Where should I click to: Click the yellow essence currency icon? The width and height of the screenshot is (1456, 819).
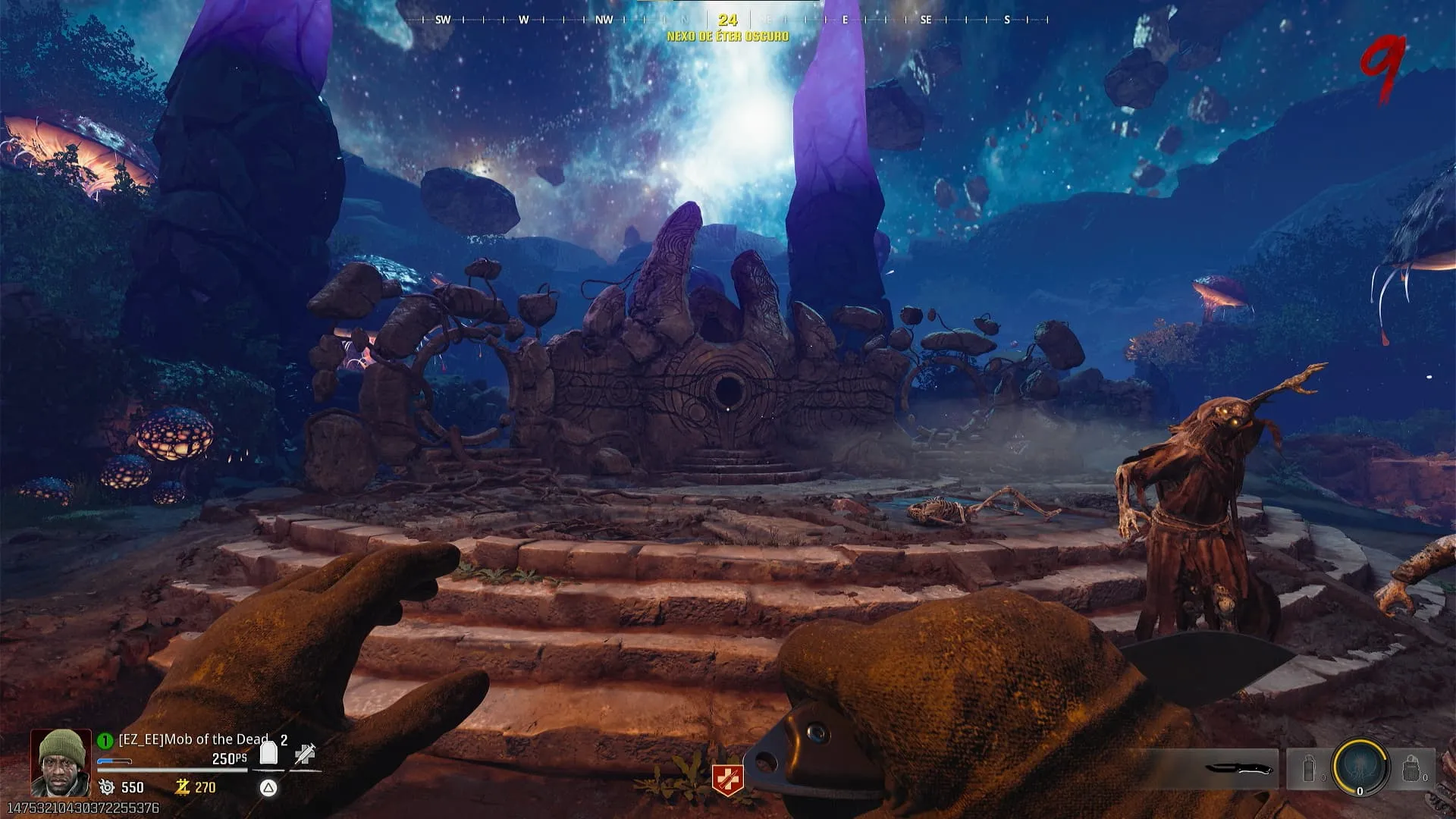pyautogui.click(x=182, y=787)
